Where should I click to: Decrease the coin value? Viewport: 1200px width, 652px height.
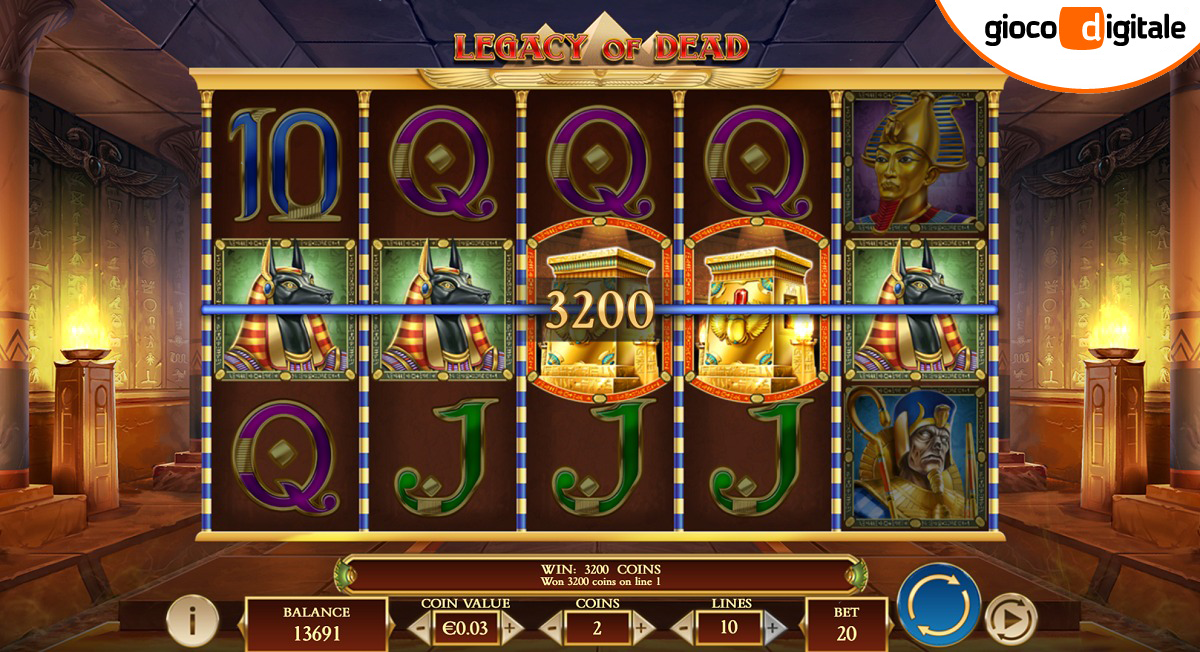[420, 628]
